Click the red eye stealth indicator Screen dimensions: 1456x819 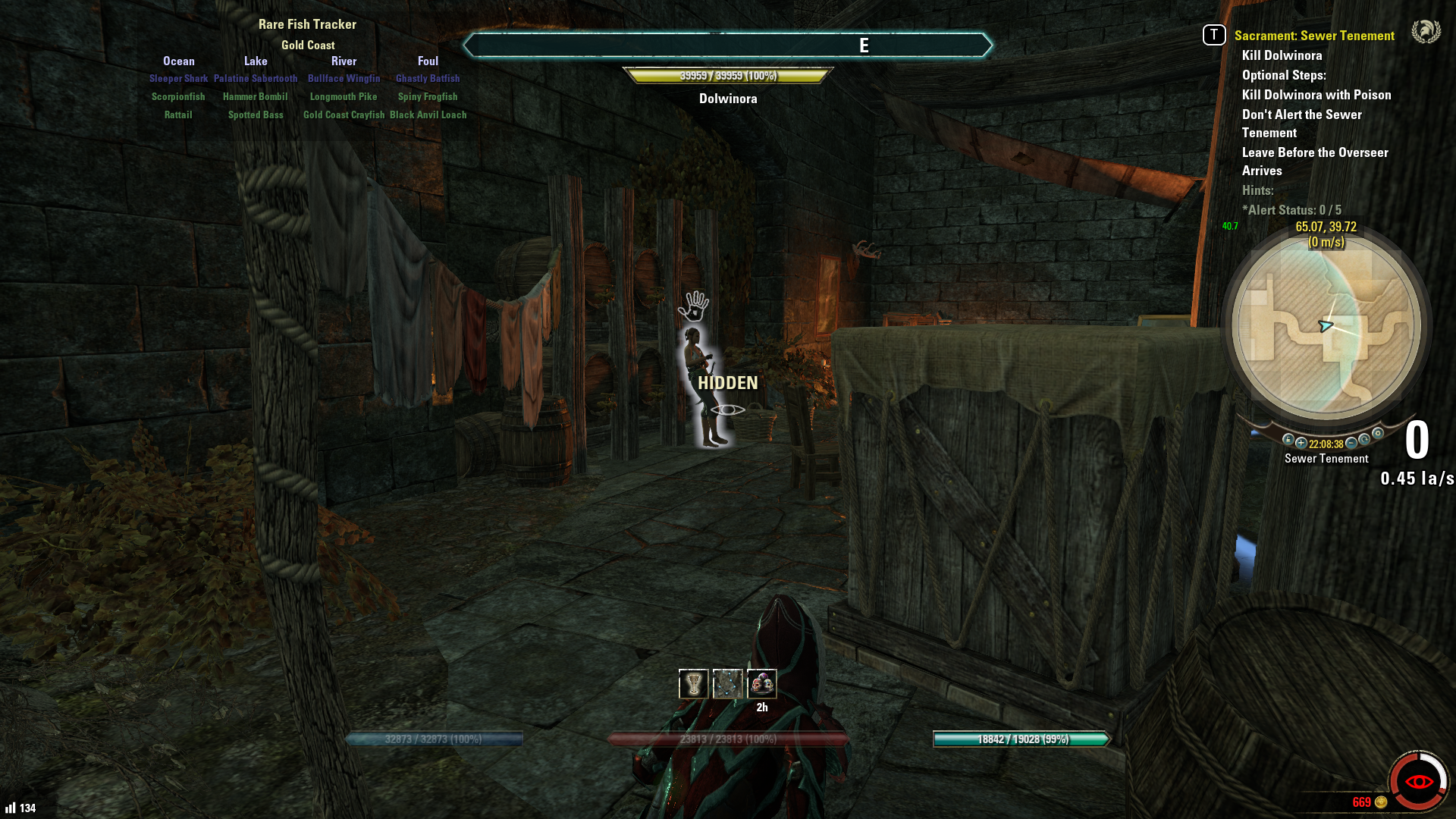pos(1419,781)
